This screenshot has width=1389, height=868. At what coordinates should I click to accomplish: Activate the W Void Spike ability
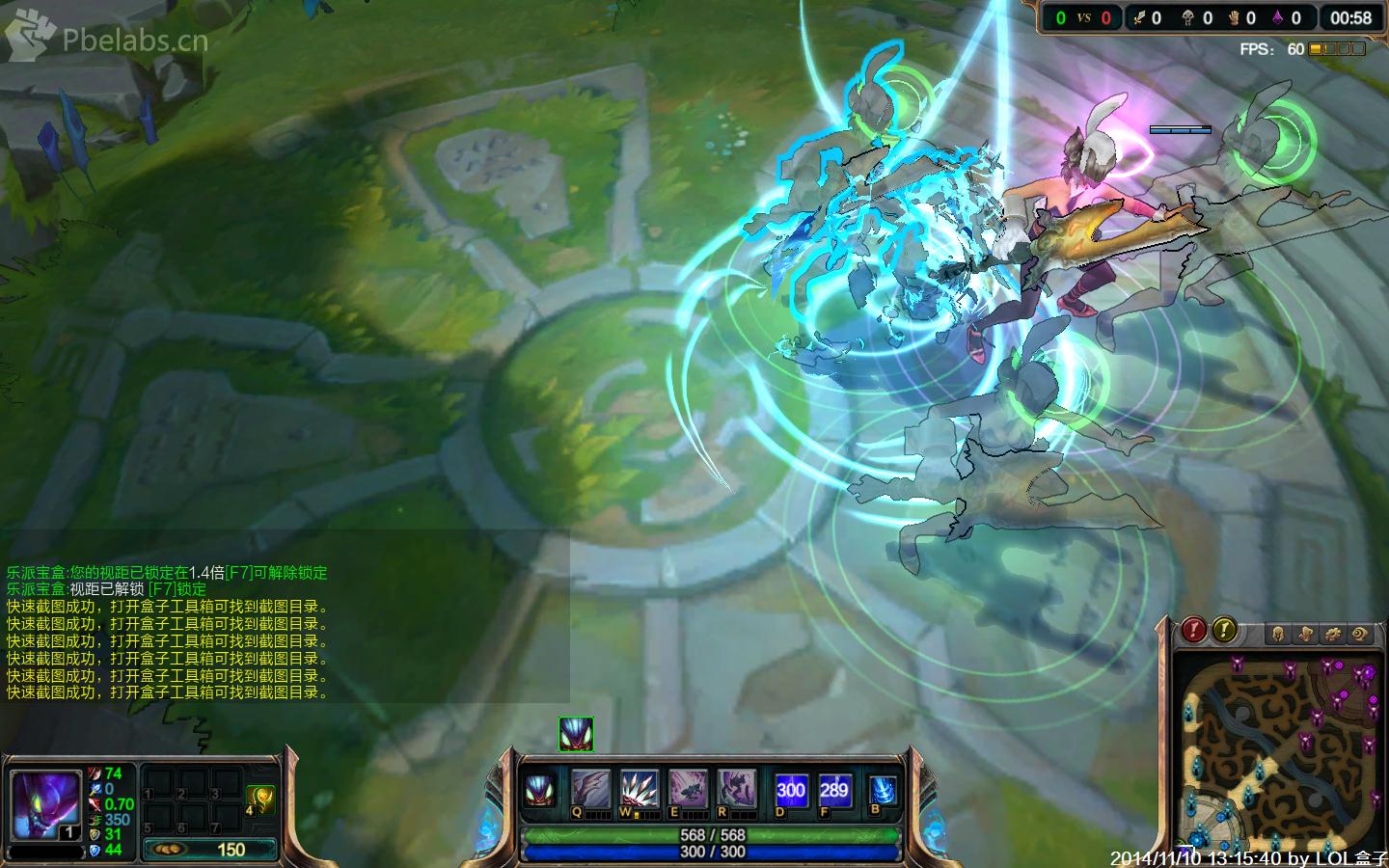click(639, 789)
